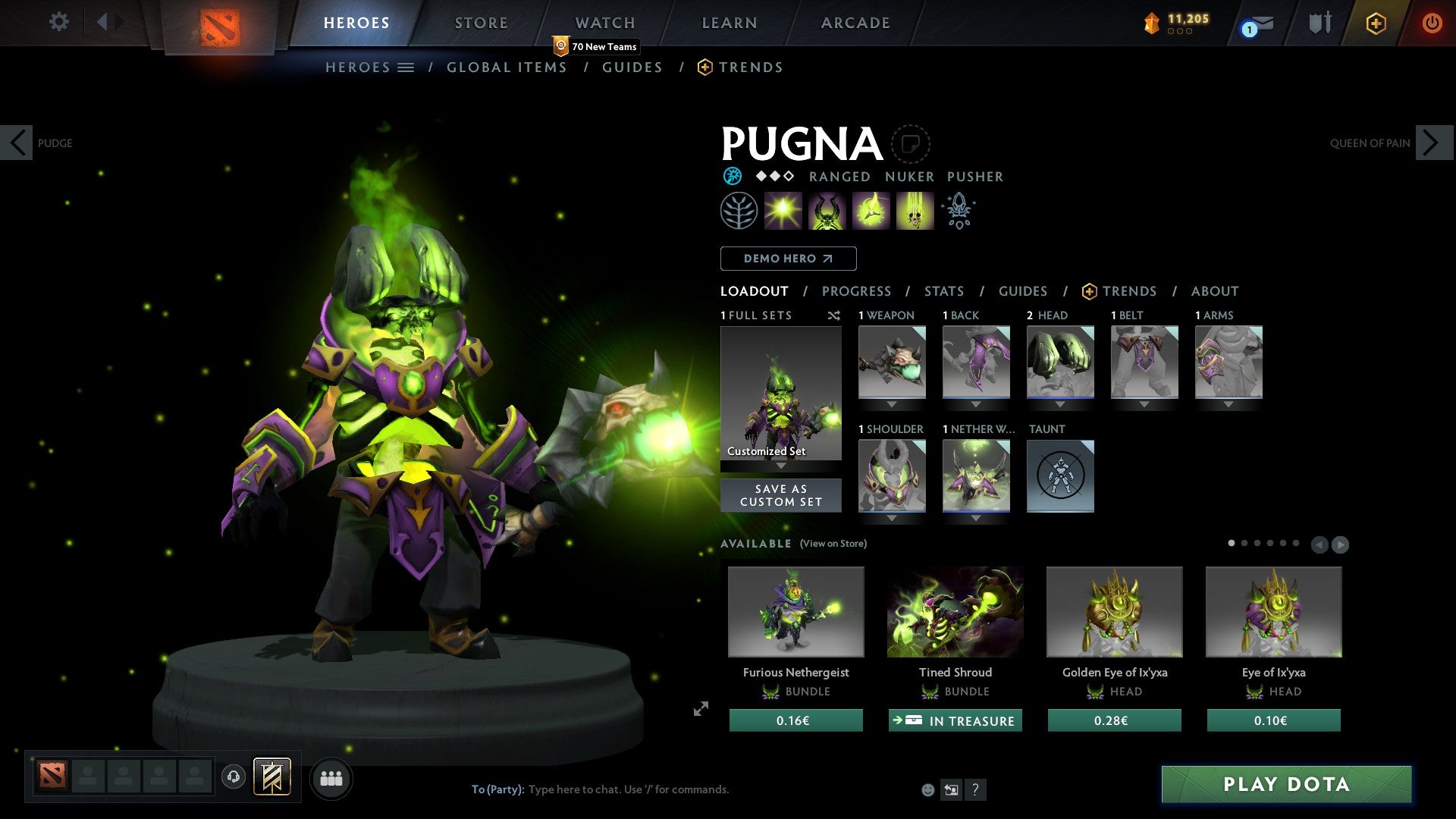Image resolution: width=1456 pixels, height=819 pixels.
Task: Open the hamburger menu next to HEROES breadcrumb
Action: [x=406, y=67]
